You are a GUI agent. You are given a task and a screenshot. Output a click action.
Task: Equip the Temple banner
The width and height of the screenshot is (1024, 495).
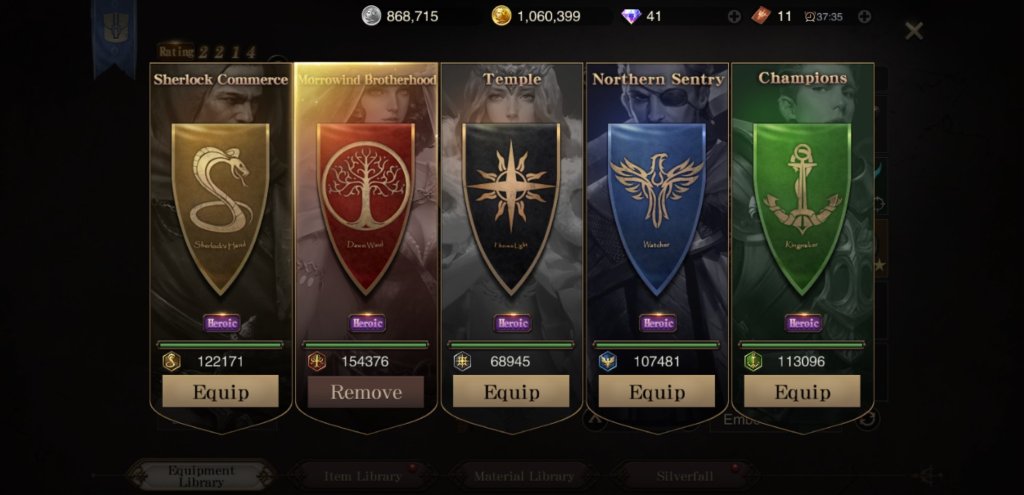click(x=511, y=391)
